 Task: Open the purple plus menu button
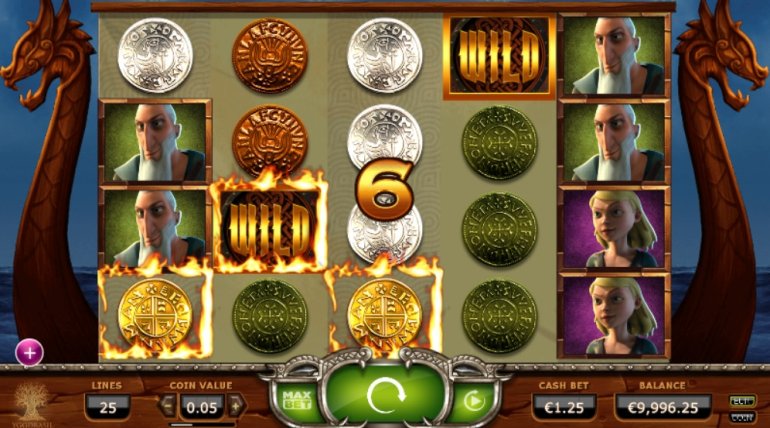point(28,352)
